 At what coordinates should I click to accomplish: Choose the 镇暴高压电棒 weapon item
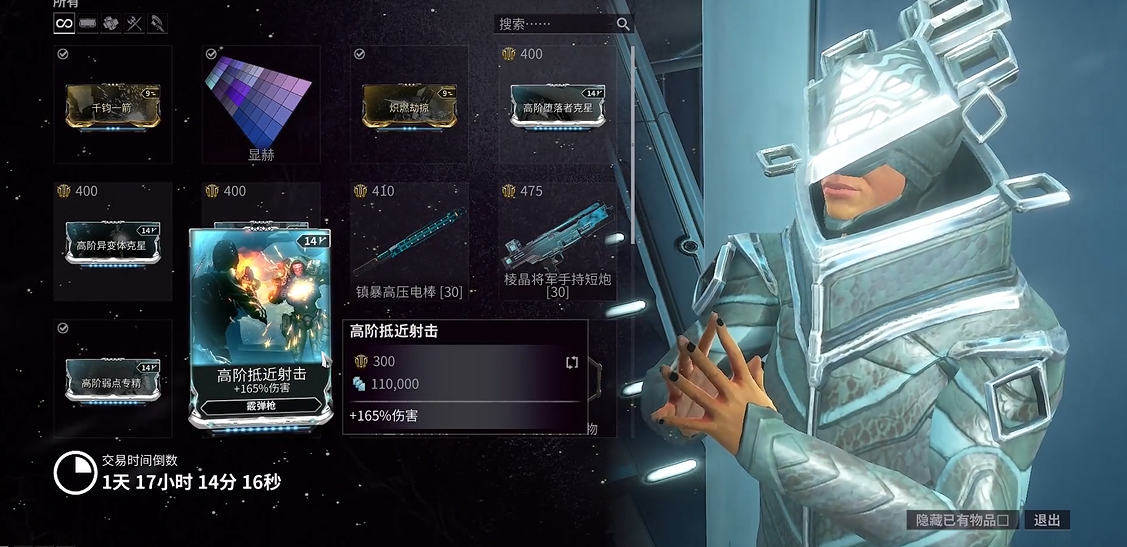point(409,243)
